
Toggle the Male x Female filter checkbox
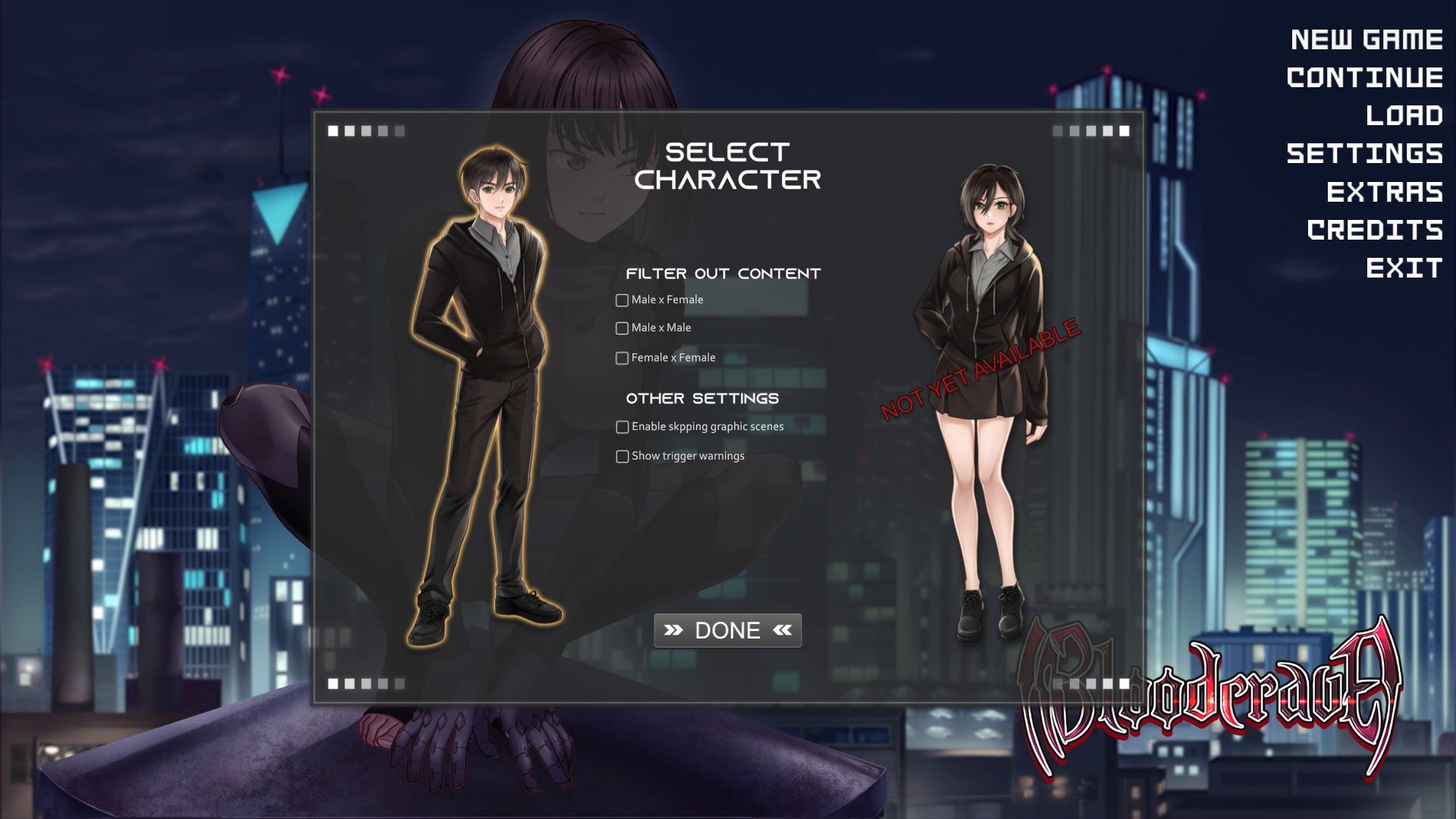(622, 300)
